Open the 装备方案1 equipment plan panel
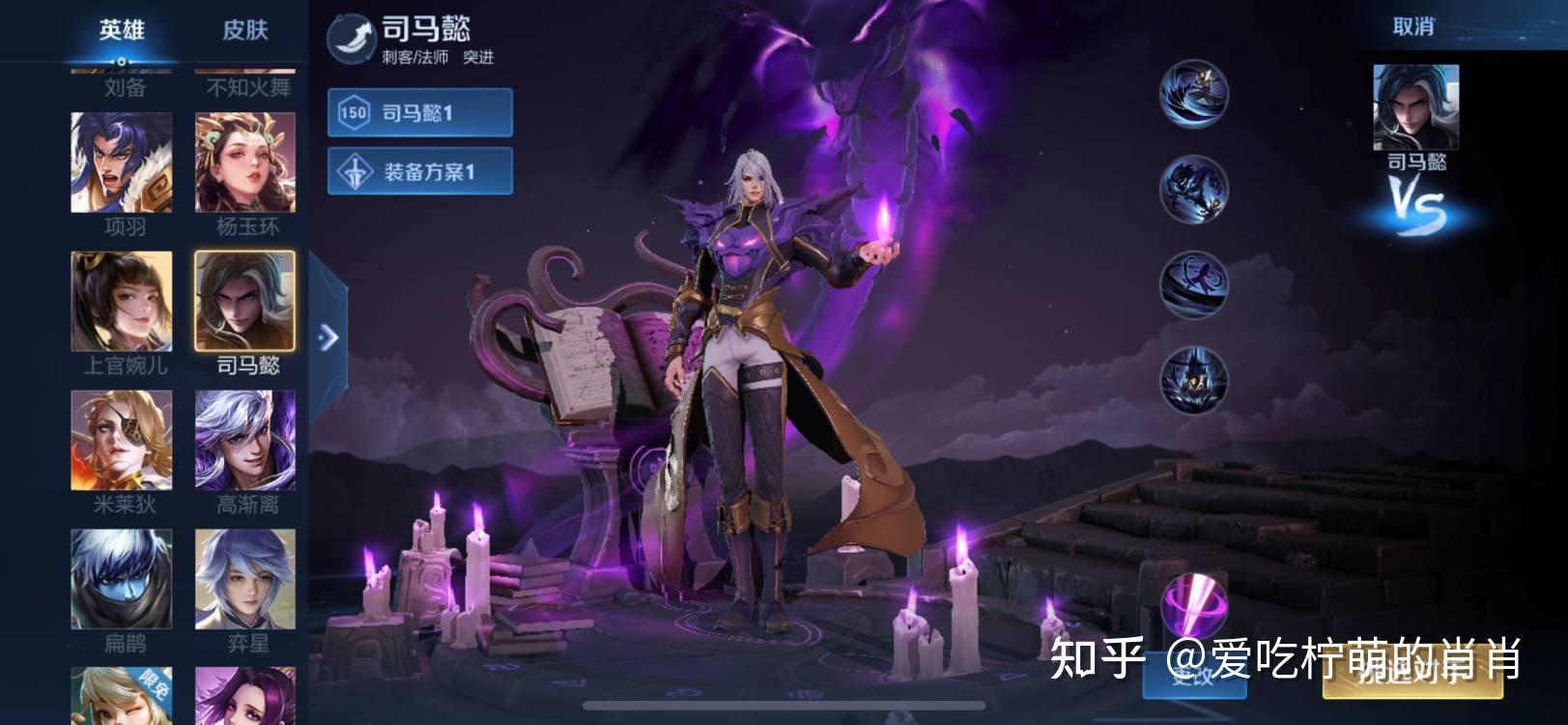 pyautogui.click(x=419, y=171)
